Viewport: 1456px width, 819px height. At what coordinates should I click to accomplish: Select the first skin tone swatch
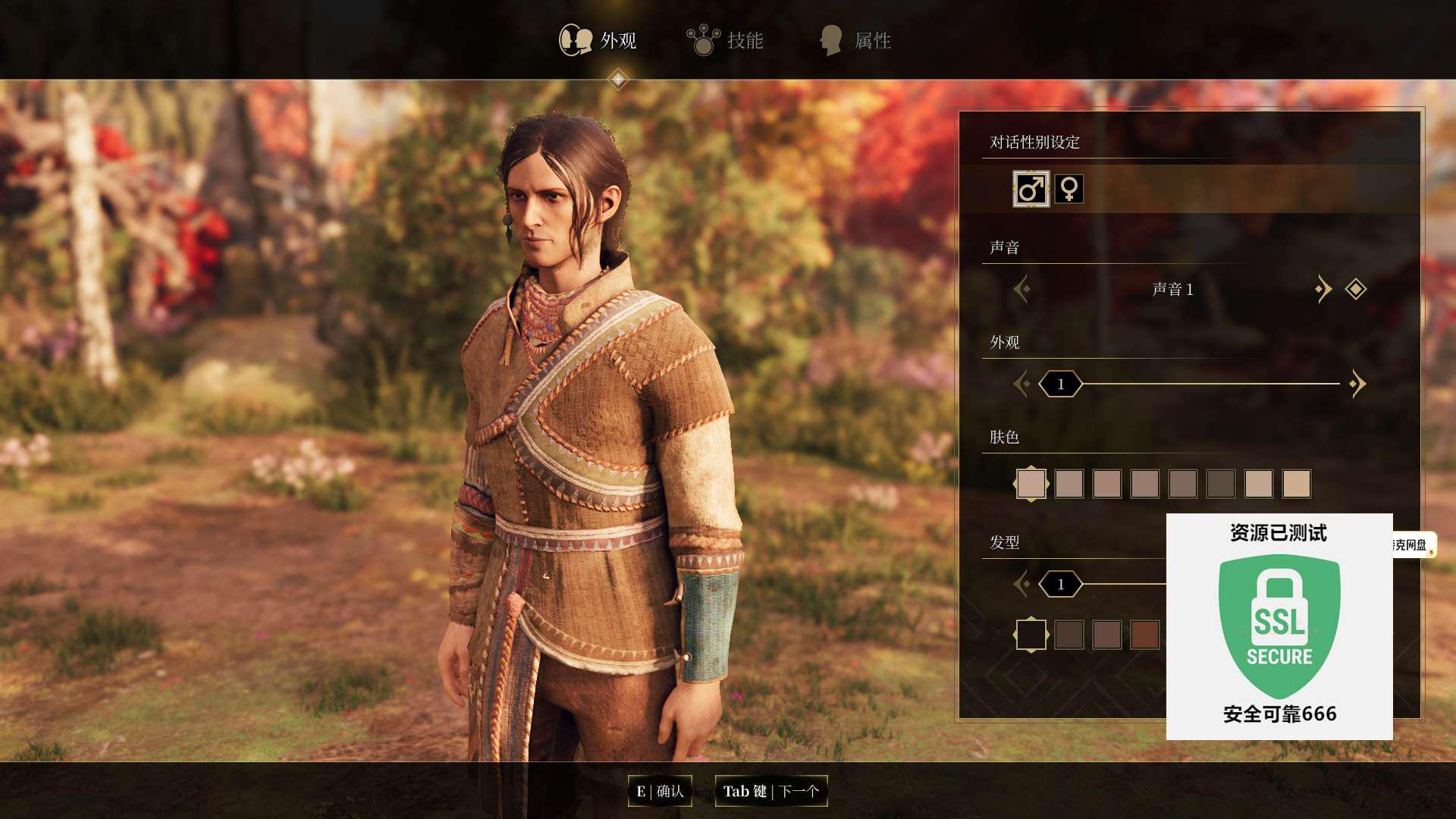click(1031, 484)
